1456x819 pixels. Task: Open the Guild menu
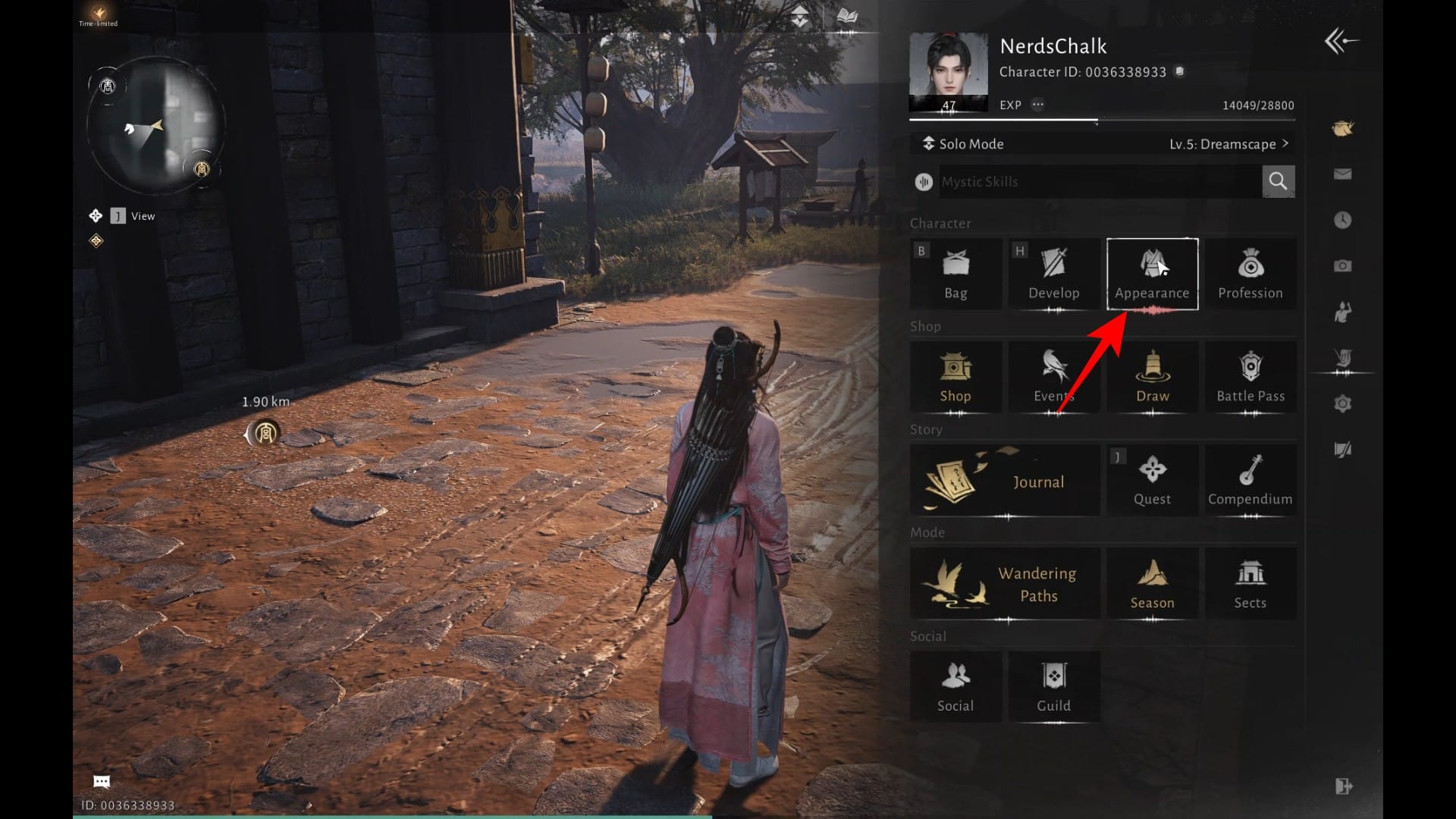tap(1053, 687)
